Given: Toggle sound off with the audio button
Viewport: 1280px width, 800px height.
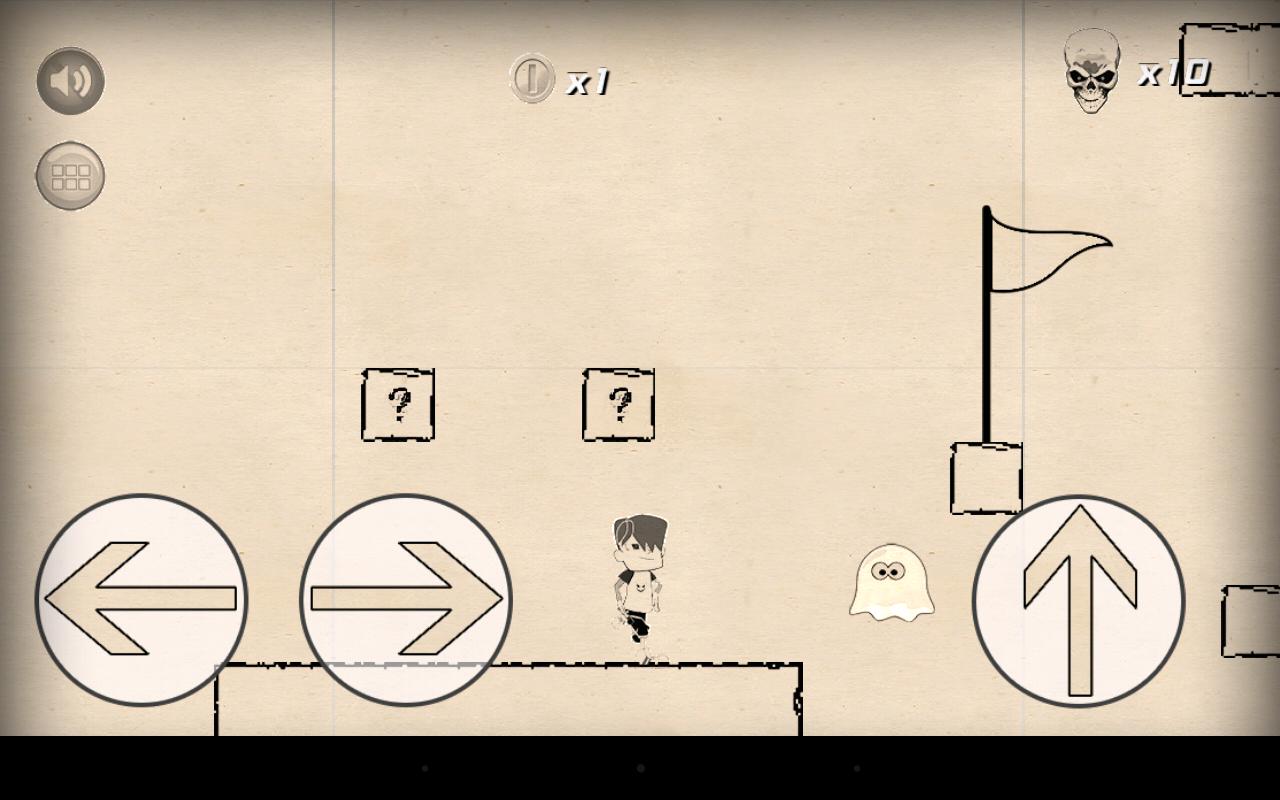Looking at the screenshot, I should (x=69, y=80).
